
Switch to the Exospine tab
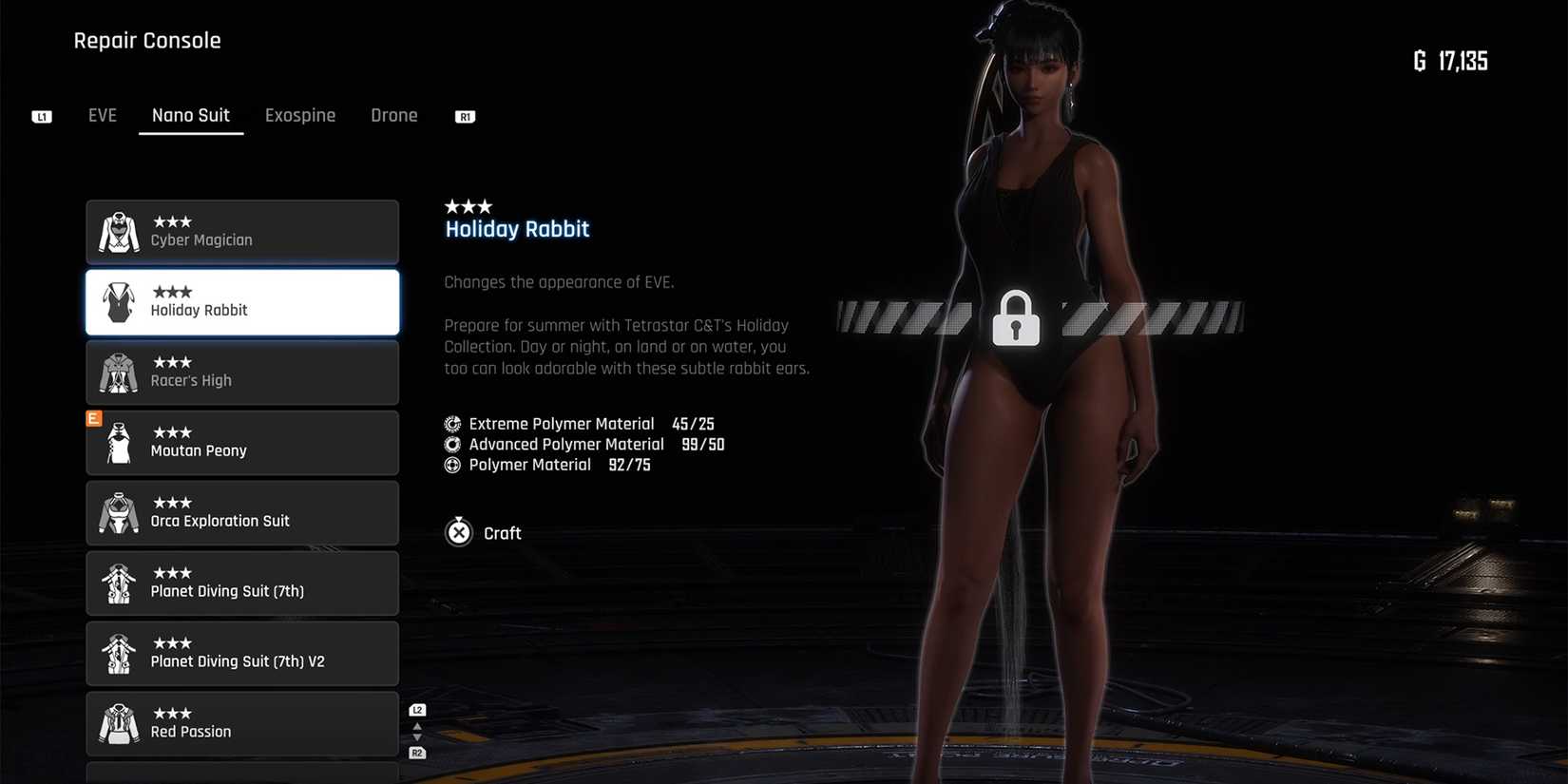(x=300, y=115)
